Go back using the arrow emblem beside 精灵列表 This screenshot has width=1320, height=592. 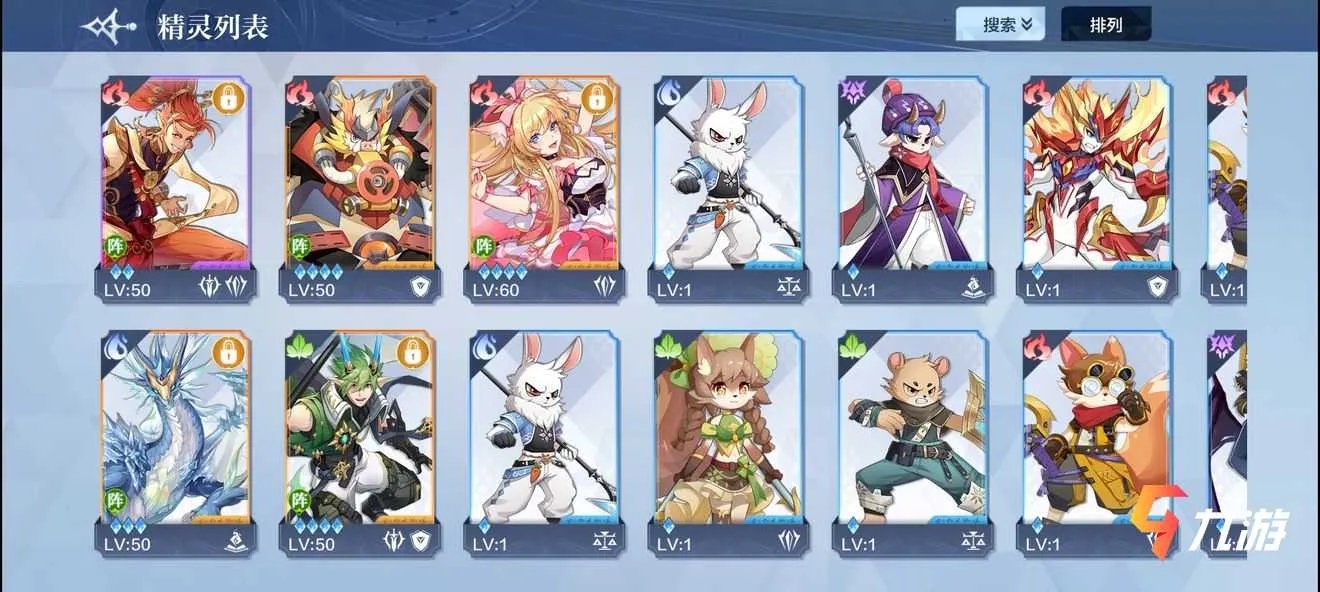[110, 27]
